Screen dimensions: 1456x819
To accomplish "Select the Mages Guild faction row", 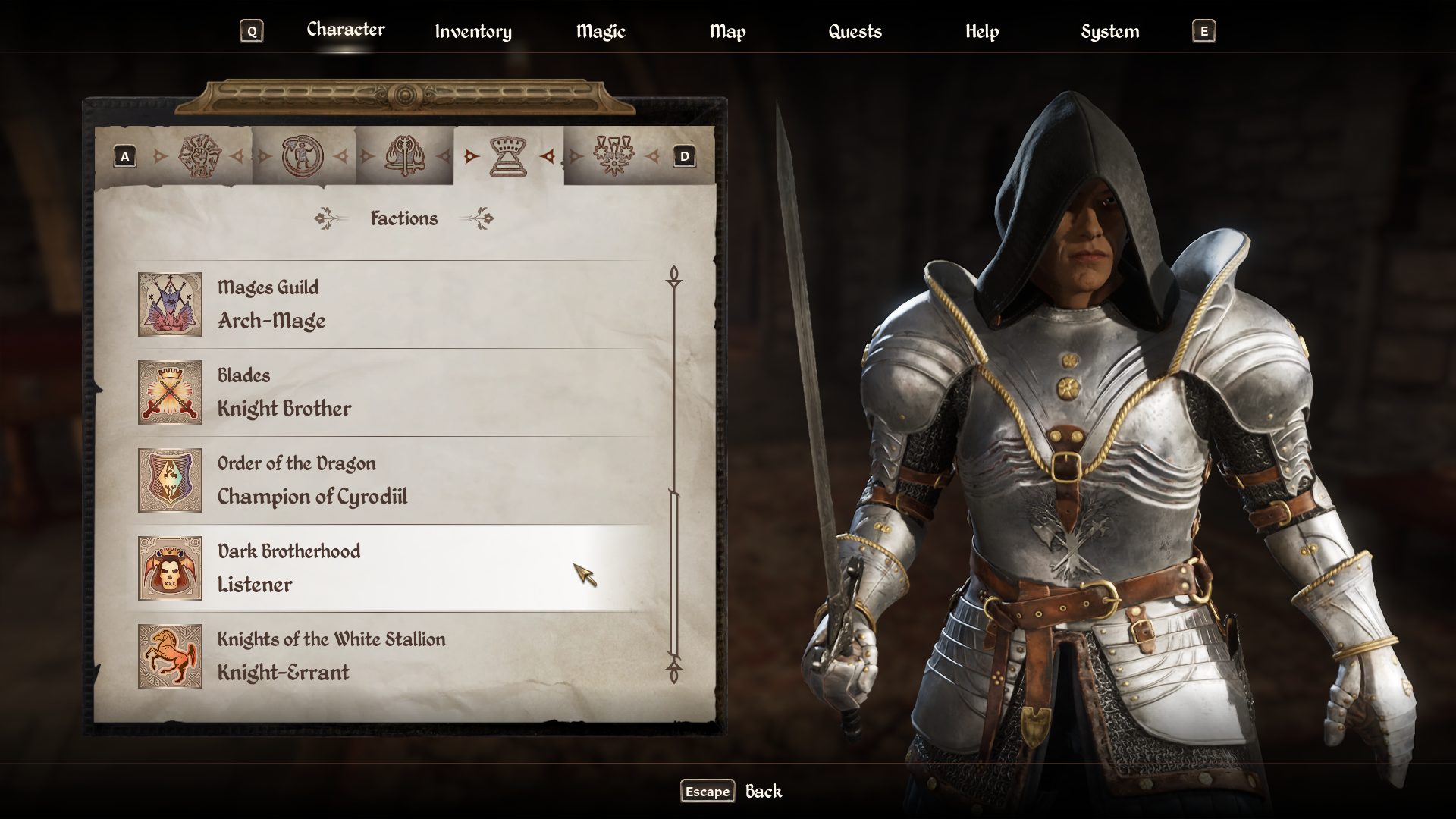I will (393, 304).
